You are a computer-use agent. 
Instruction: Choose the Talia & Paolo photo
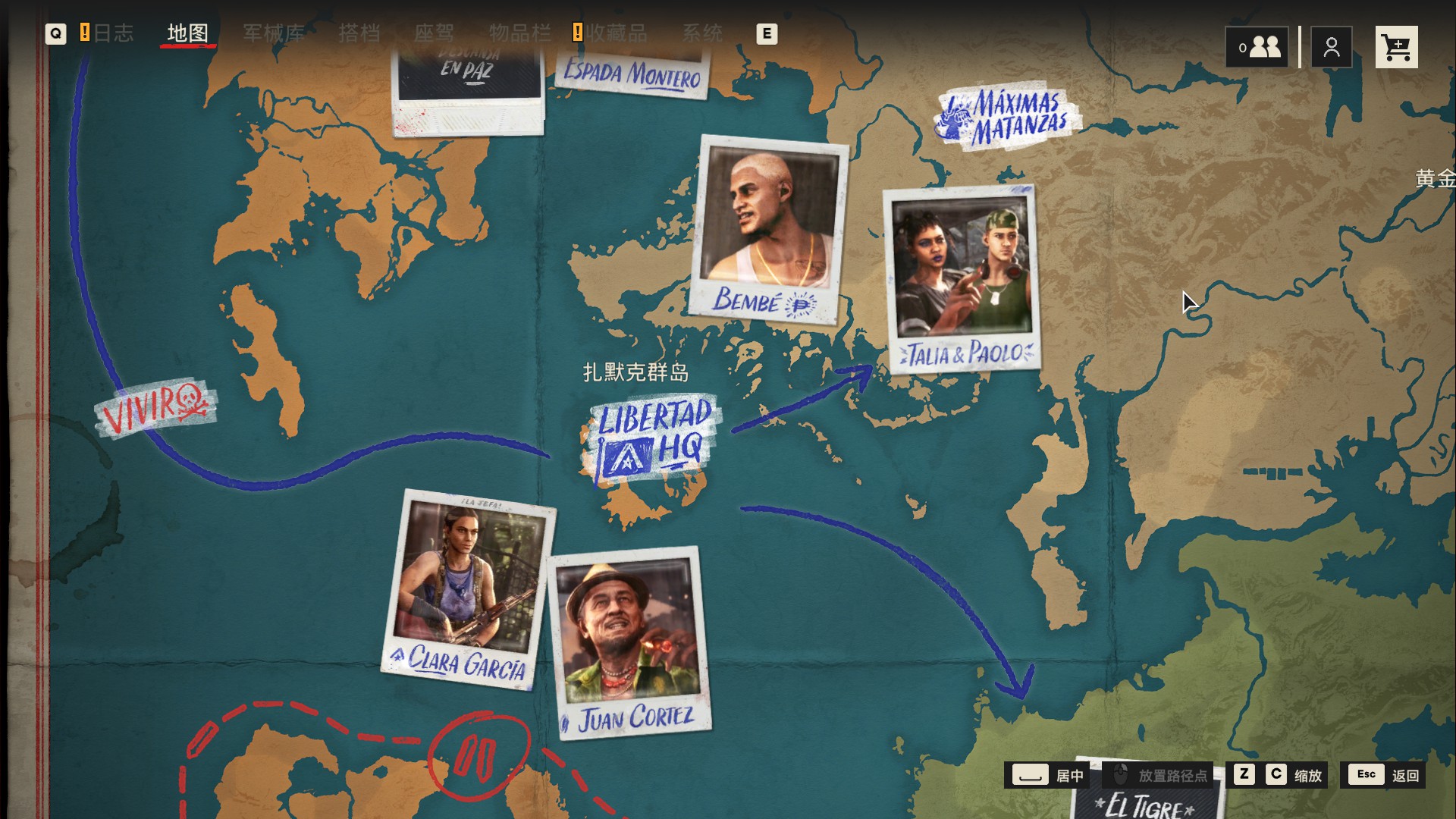click(962, 279)
